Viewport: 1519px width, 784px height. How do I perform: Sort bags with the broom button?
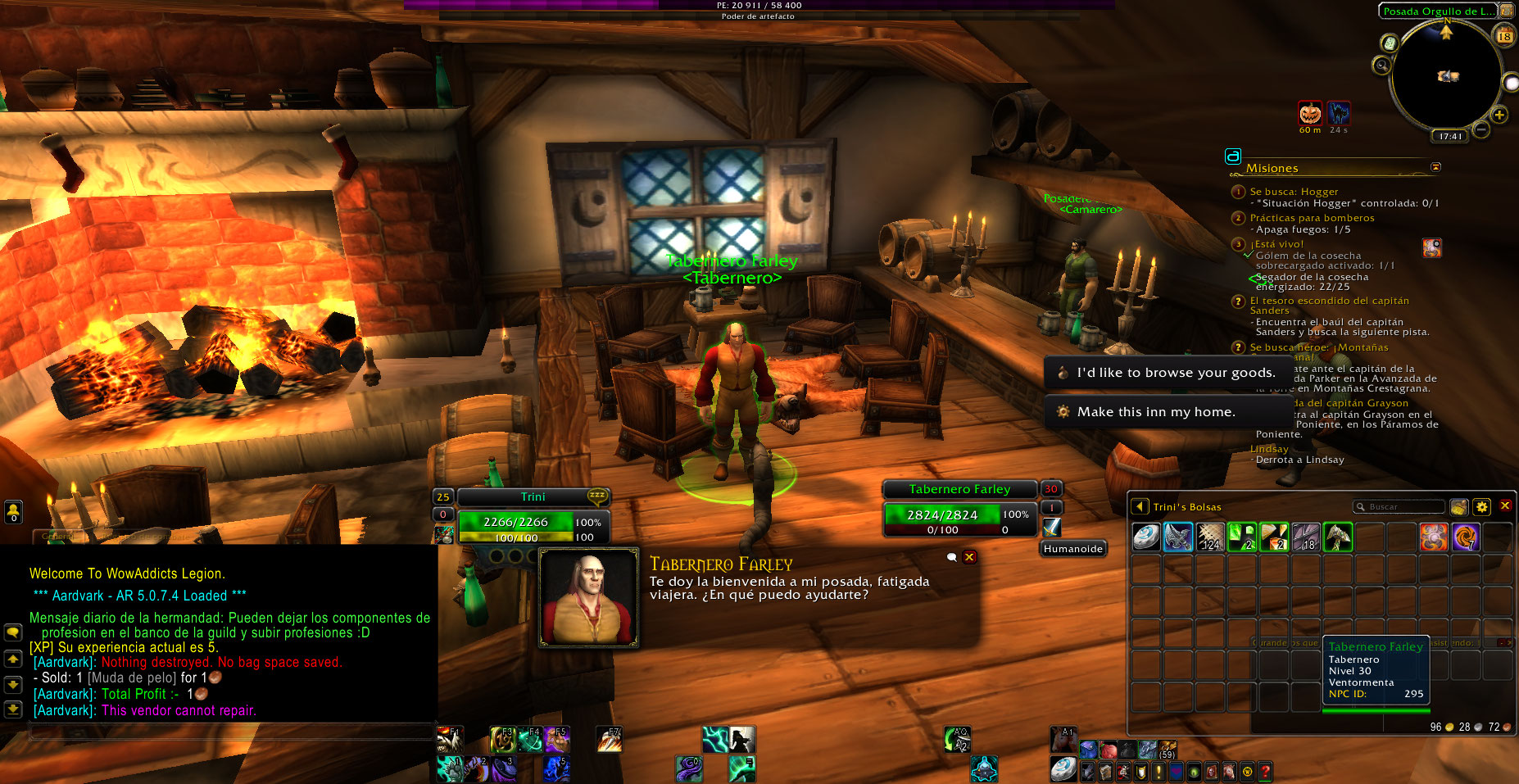1458,507
